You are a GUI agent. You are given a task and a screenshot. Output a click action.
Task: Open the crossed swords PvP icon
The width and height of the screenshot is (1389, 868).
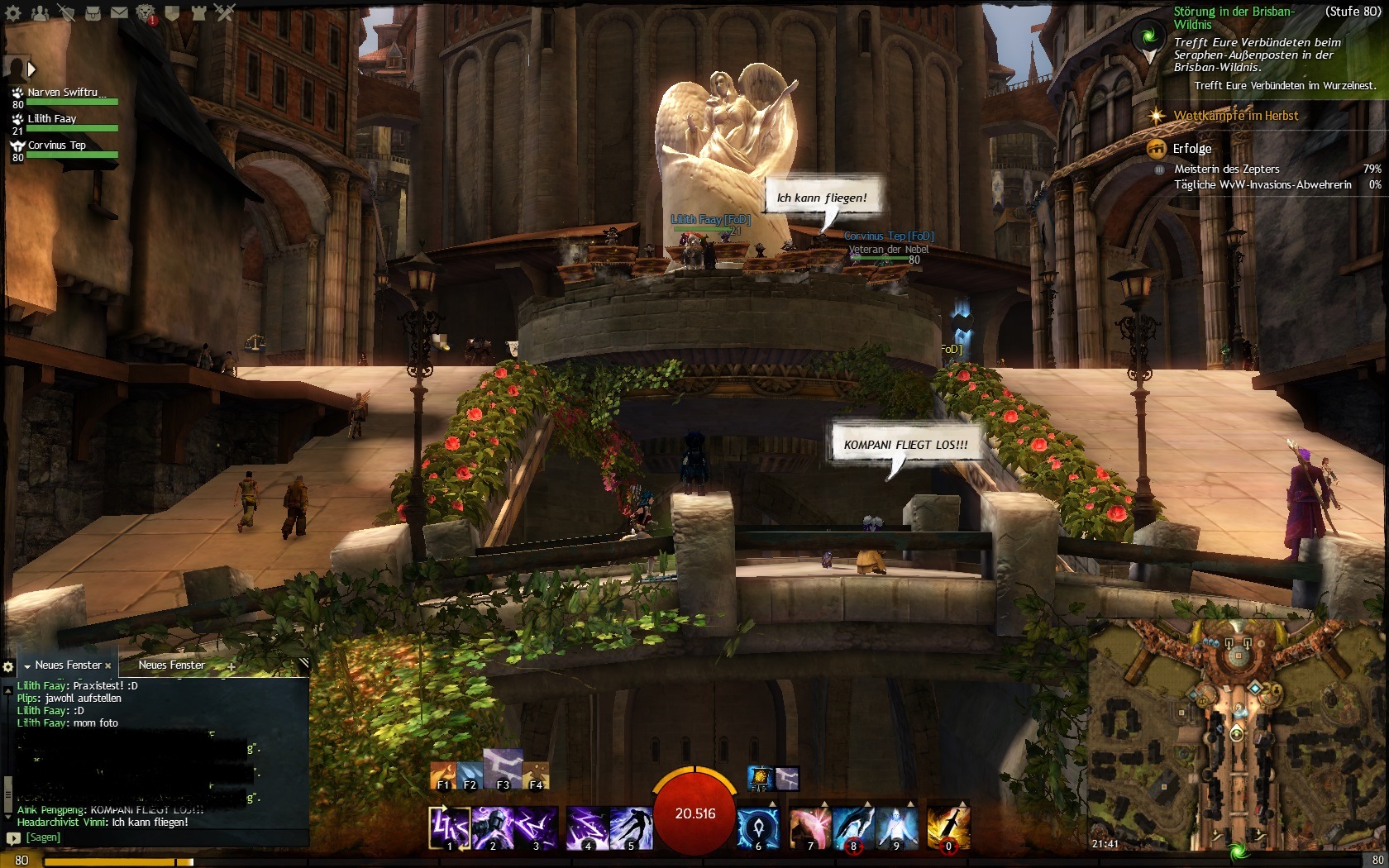[x=225, y=12]
